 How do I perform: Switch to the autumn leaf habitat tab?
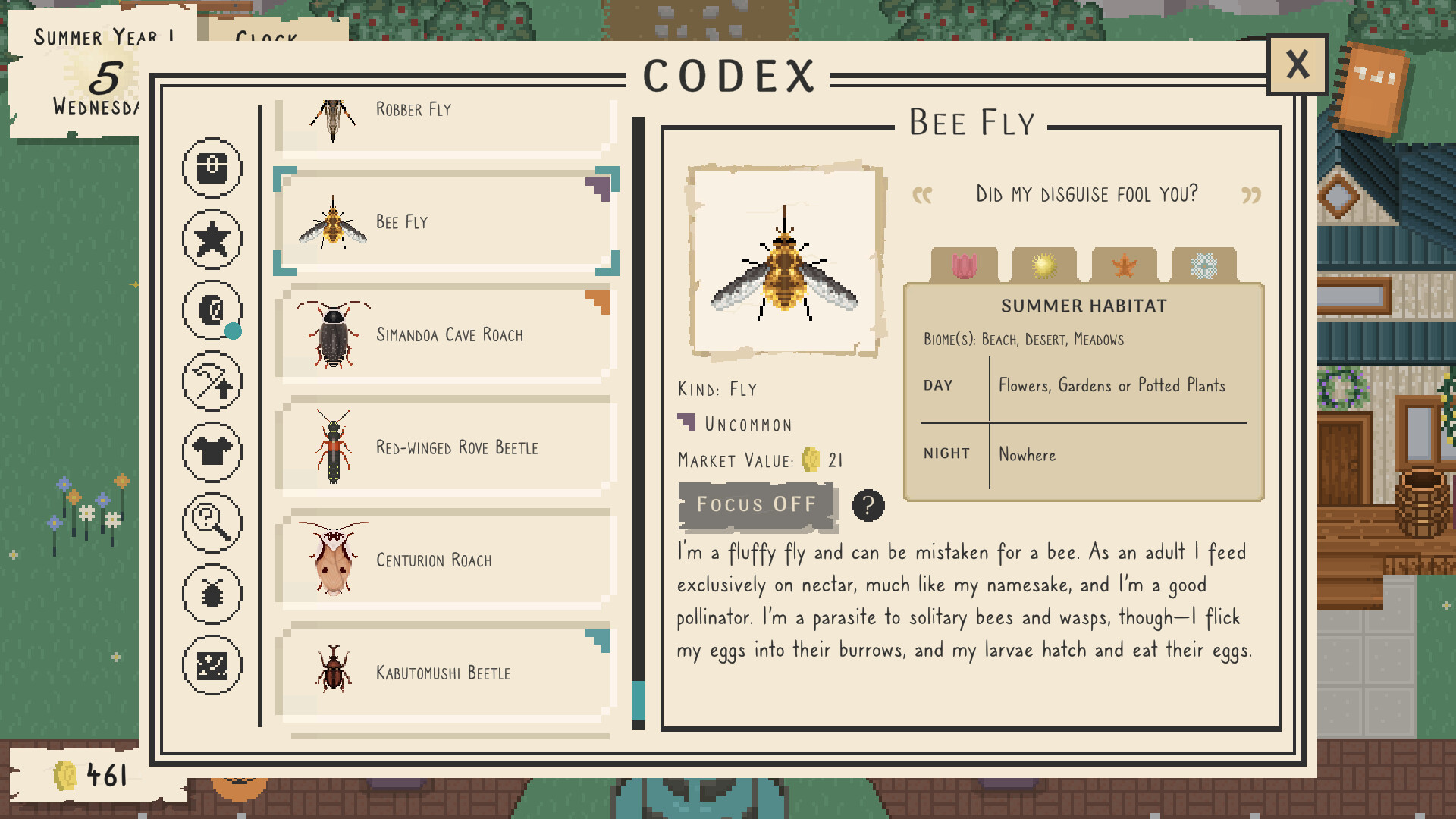pos(1125,264)
